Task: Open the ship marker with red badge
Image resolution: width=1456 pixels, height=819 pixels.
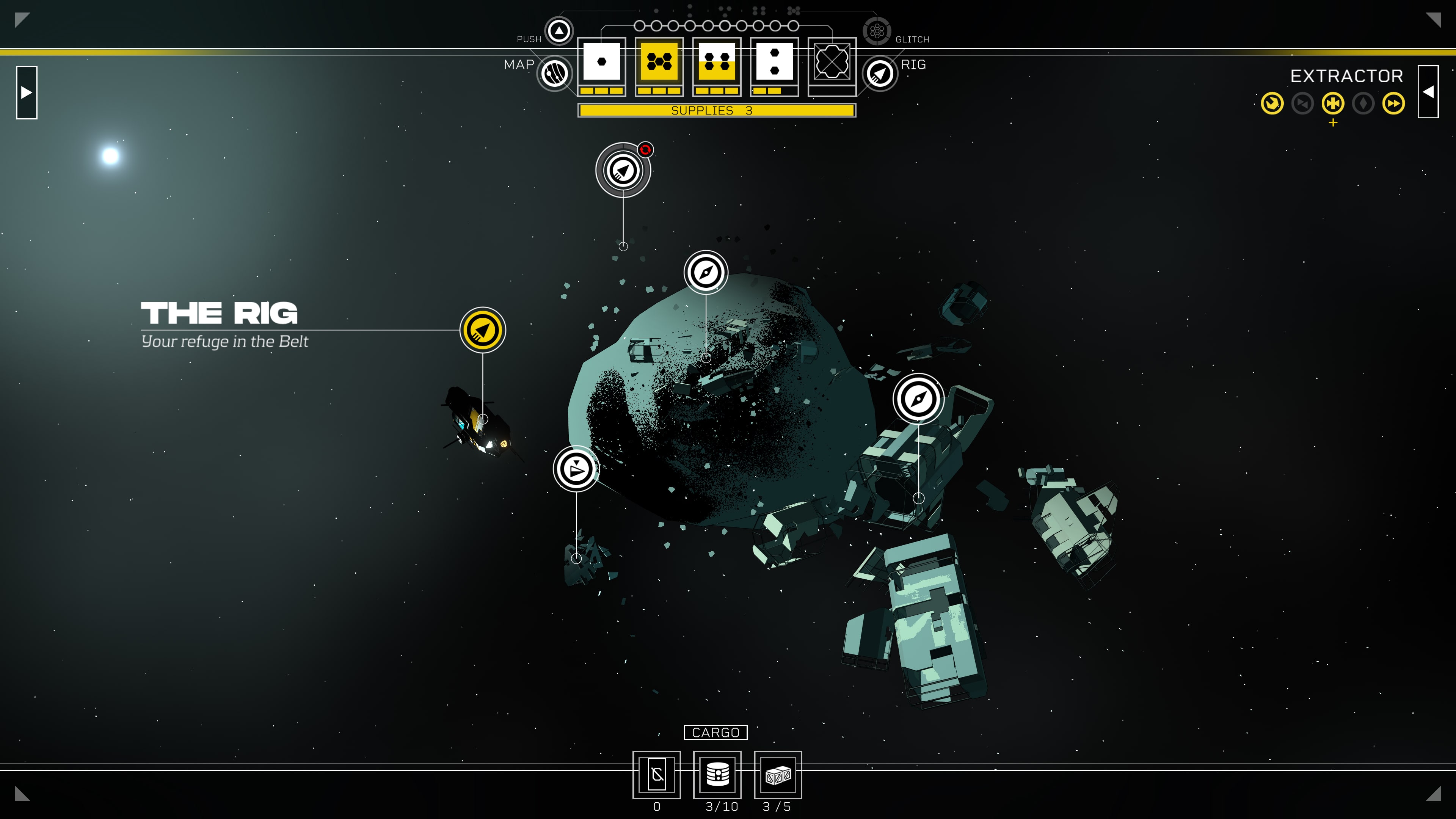Action: (x=623, y=170)
